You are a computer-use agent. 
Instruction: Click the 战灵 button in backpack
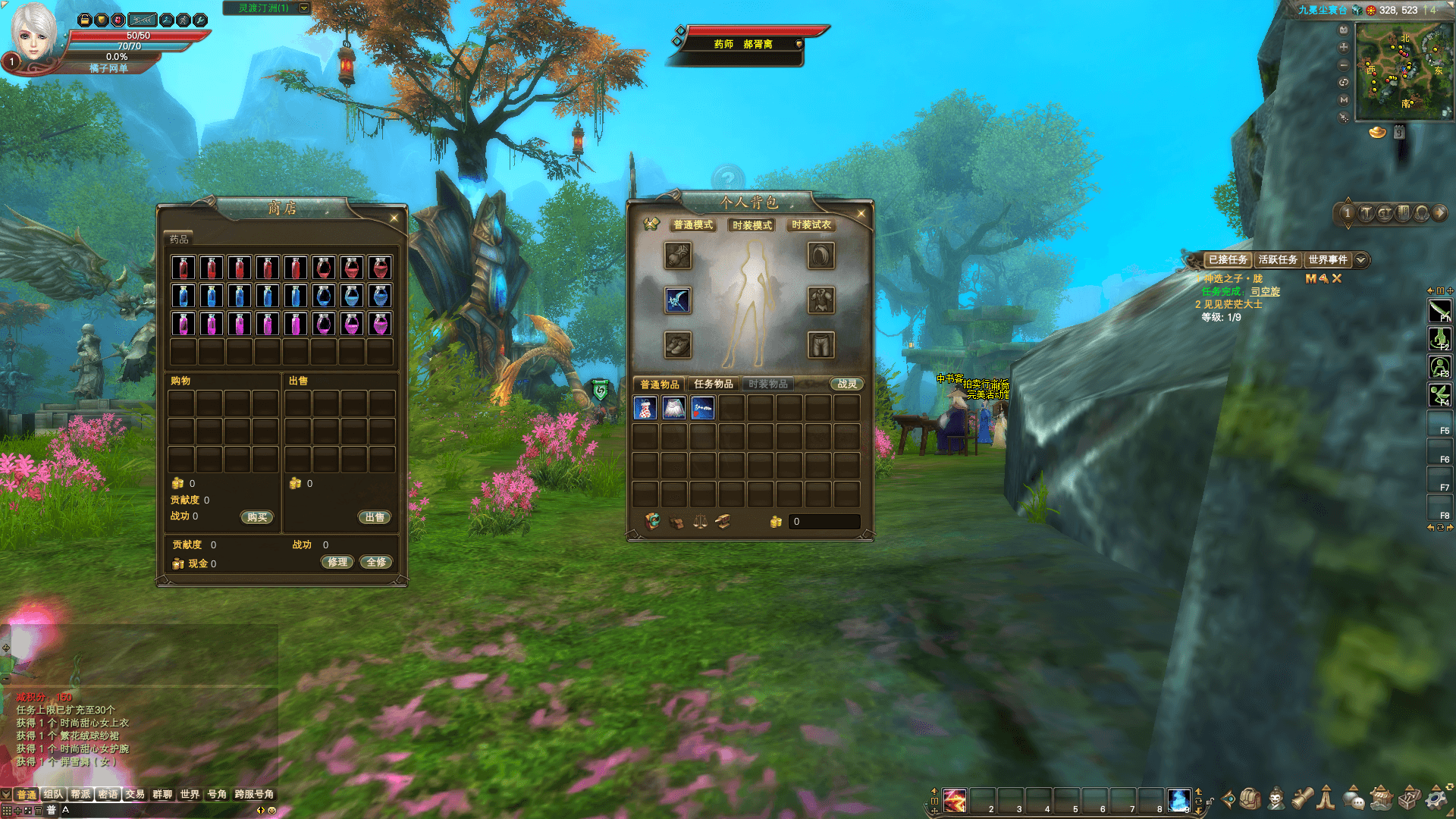tap(846, 384)
